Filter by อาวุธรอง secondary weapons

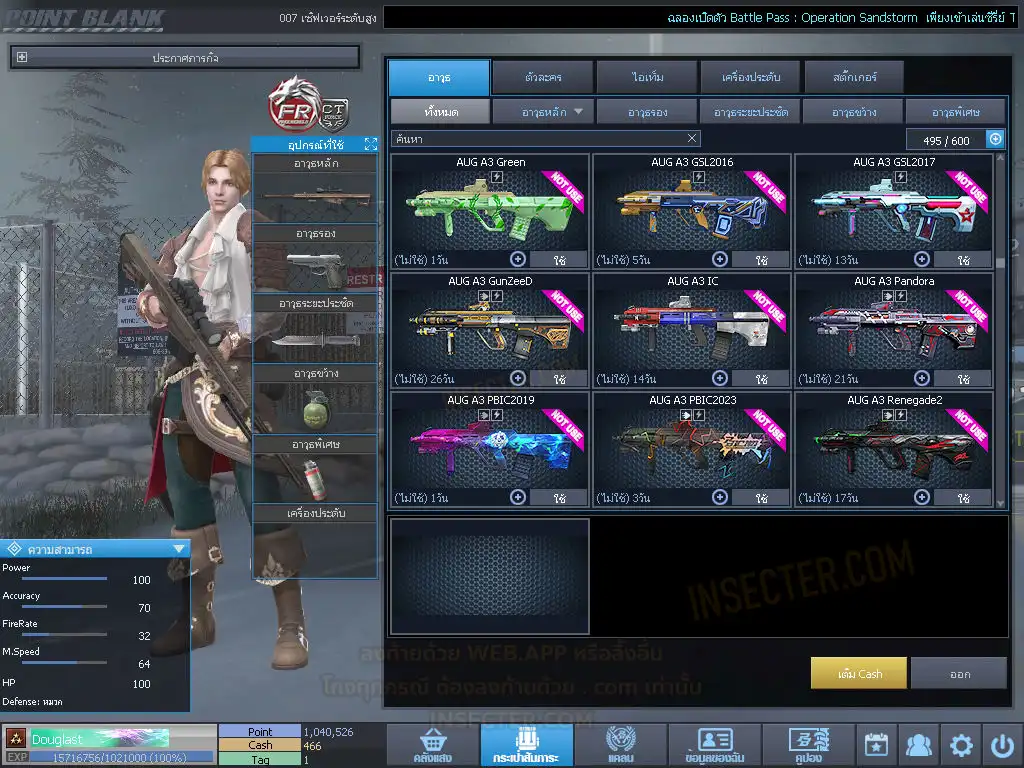tap(647, 112)
